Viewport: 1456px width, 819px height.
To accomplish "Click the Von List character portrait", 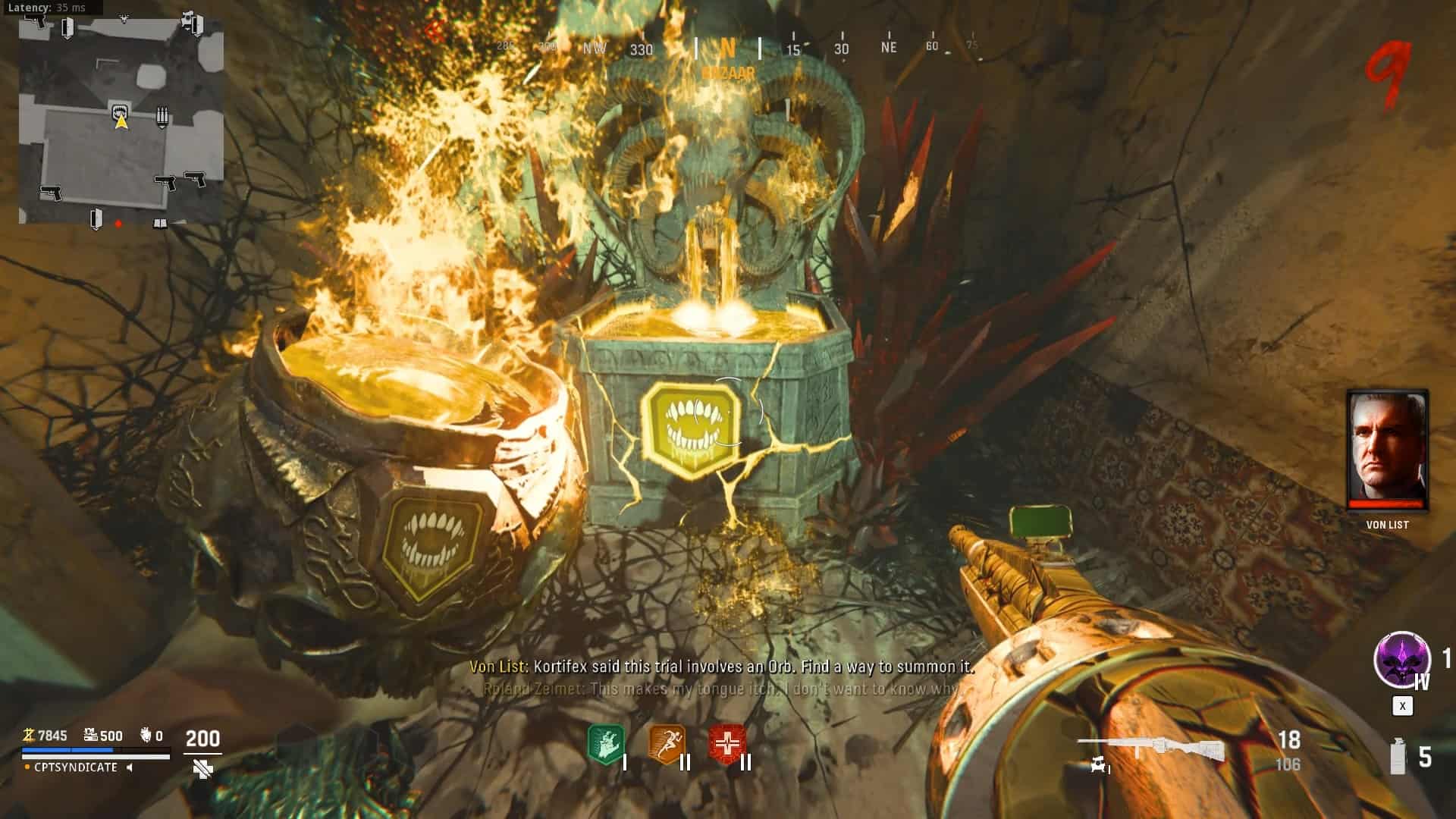I will [1387, 450].
